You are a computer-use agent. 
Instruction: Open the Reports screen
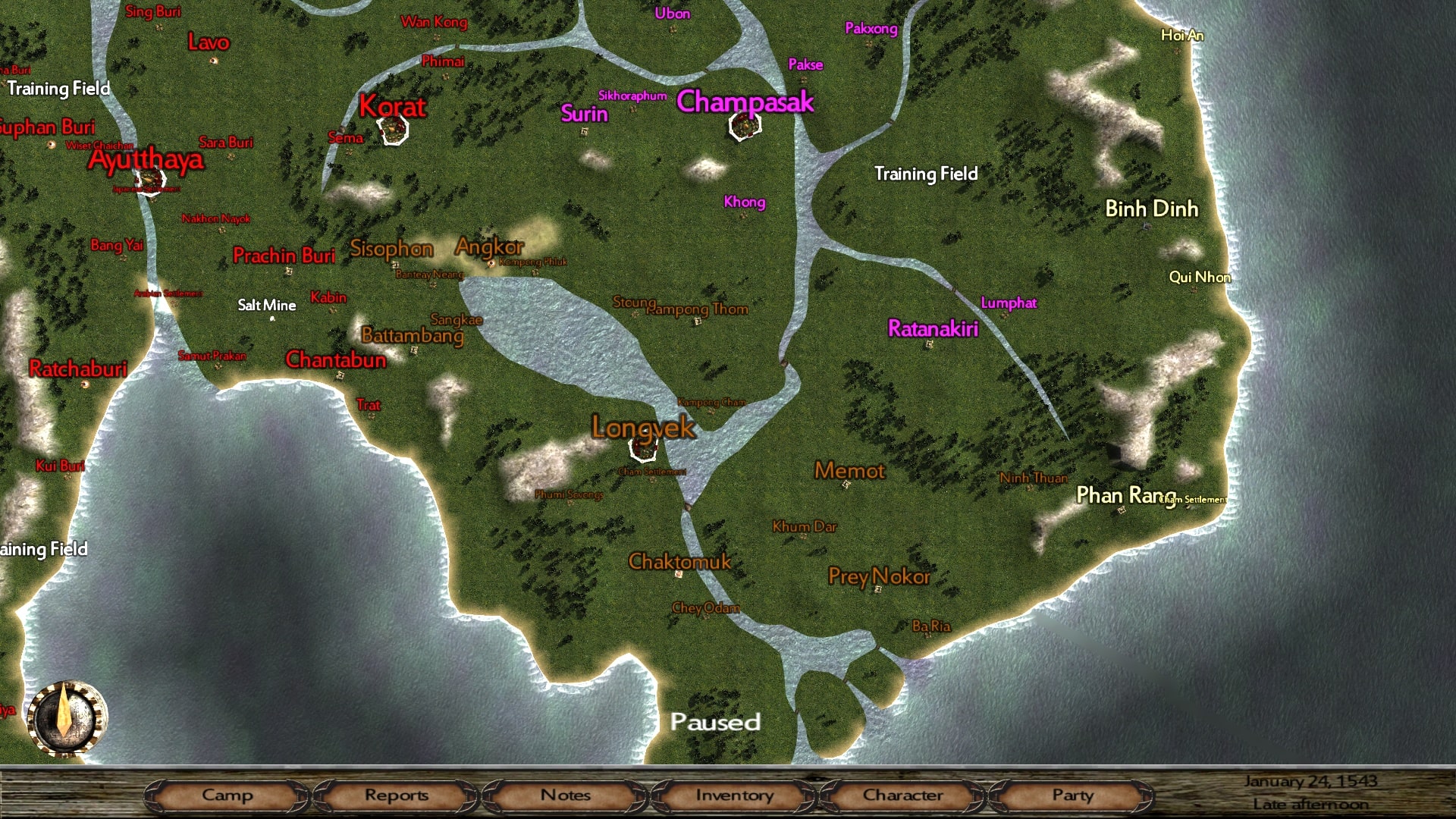click(x=396, y=795)
